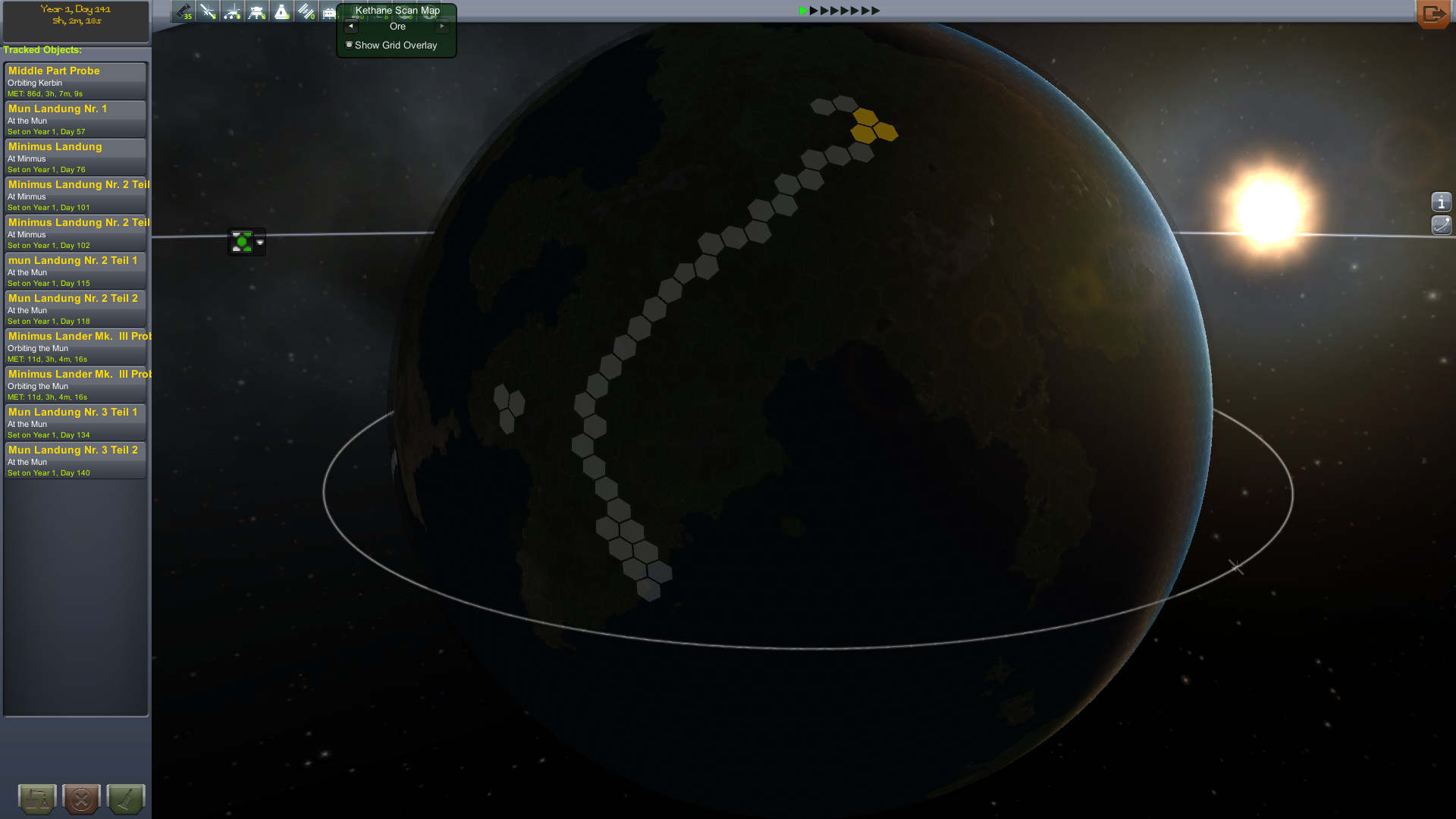Toggle the capsule ship filter icon

coord(281,11)
